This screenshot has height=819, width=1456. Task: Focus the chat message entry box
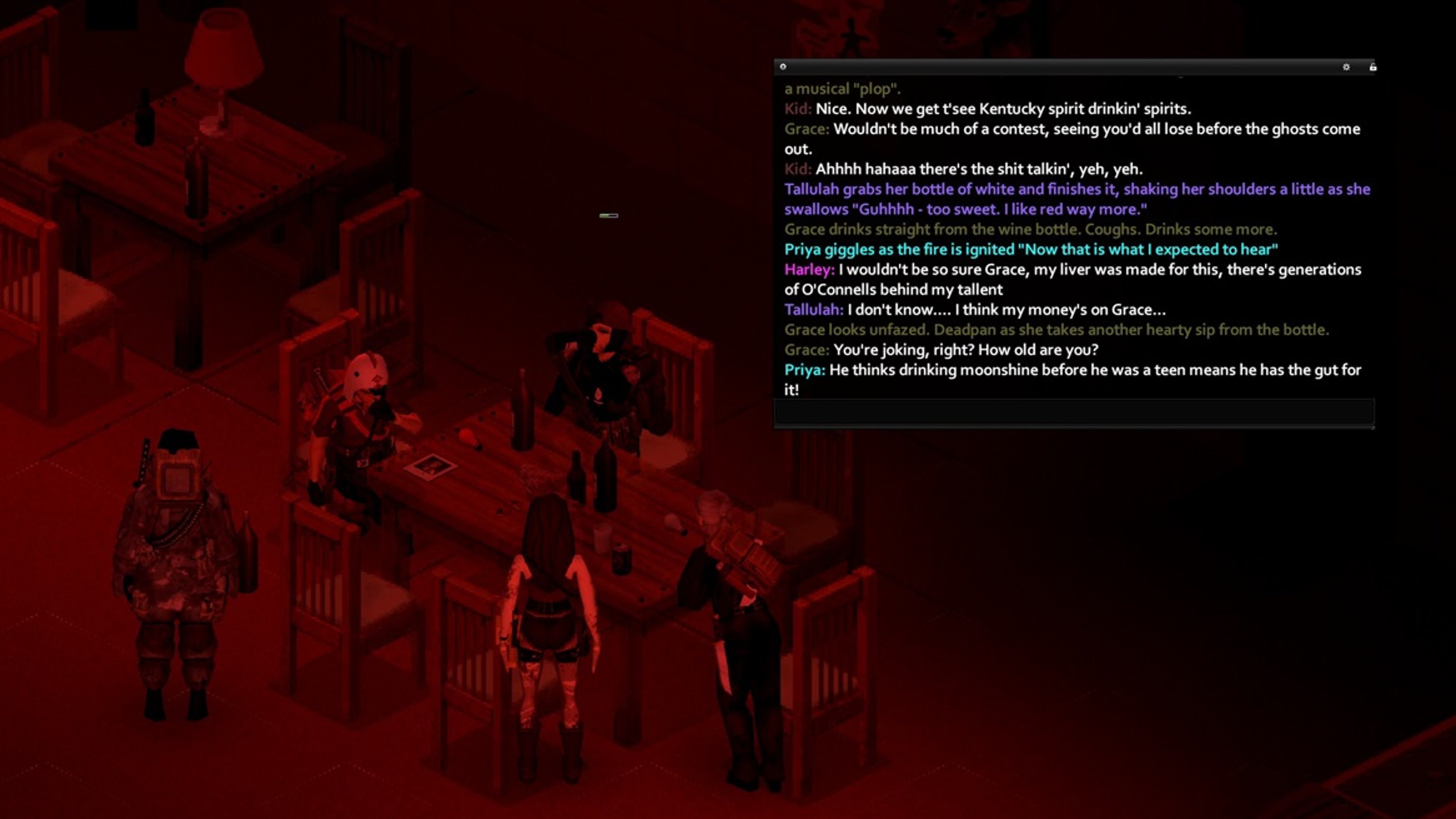[x=1074, y=412]
